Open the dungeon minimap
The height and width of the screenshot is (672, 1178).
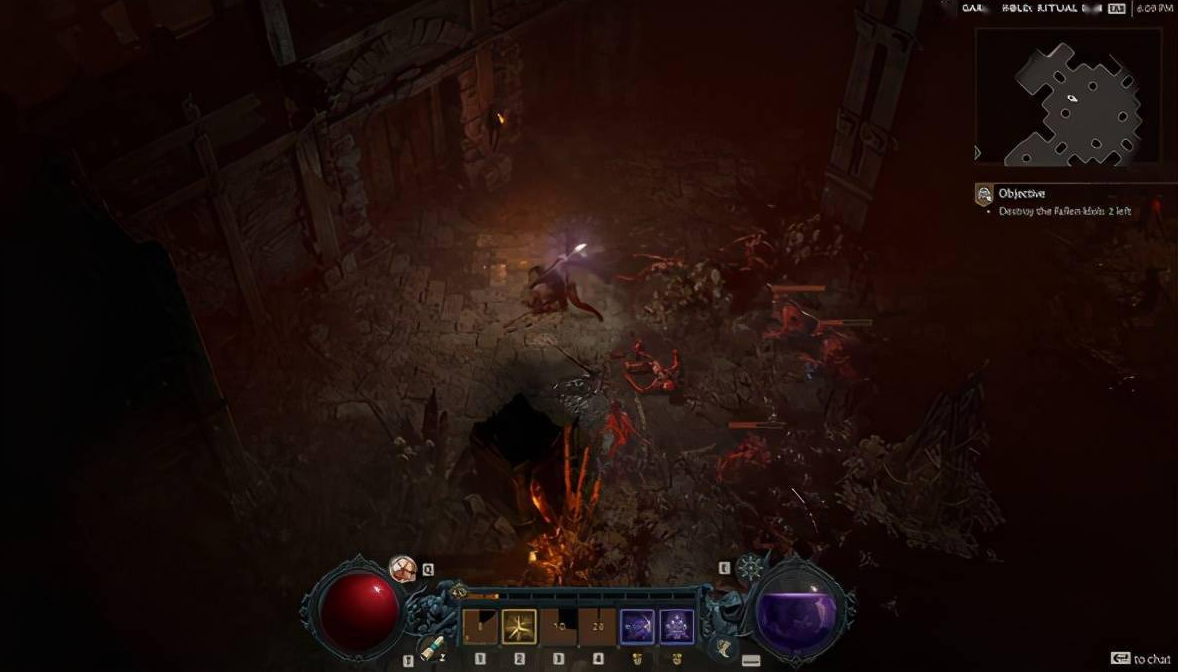(x=1068, y=96)
